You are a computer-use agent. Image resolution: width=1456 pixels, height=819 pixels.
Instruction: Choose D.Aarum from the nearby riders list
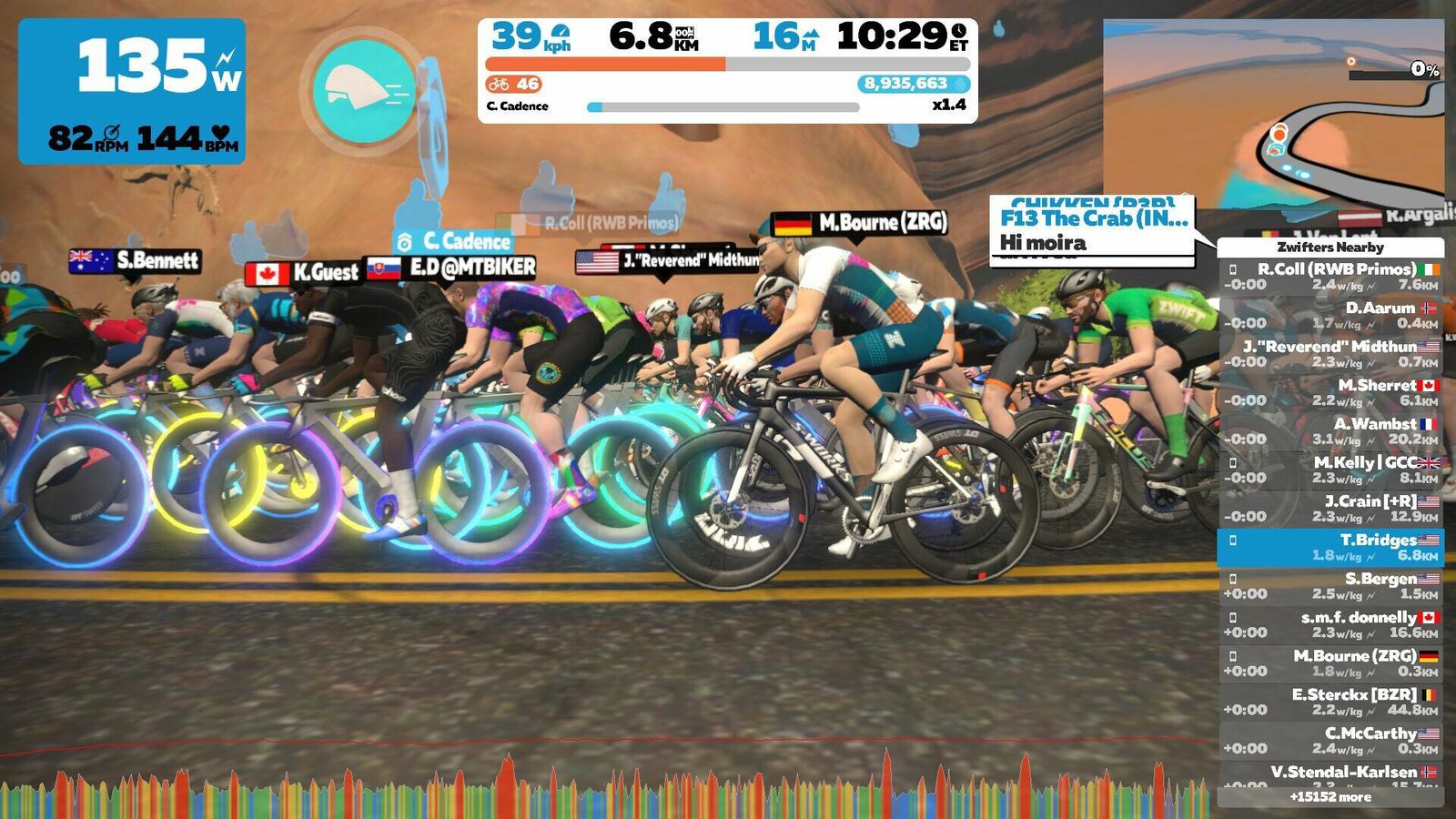pyautogui.click(x=1330, y=315)
